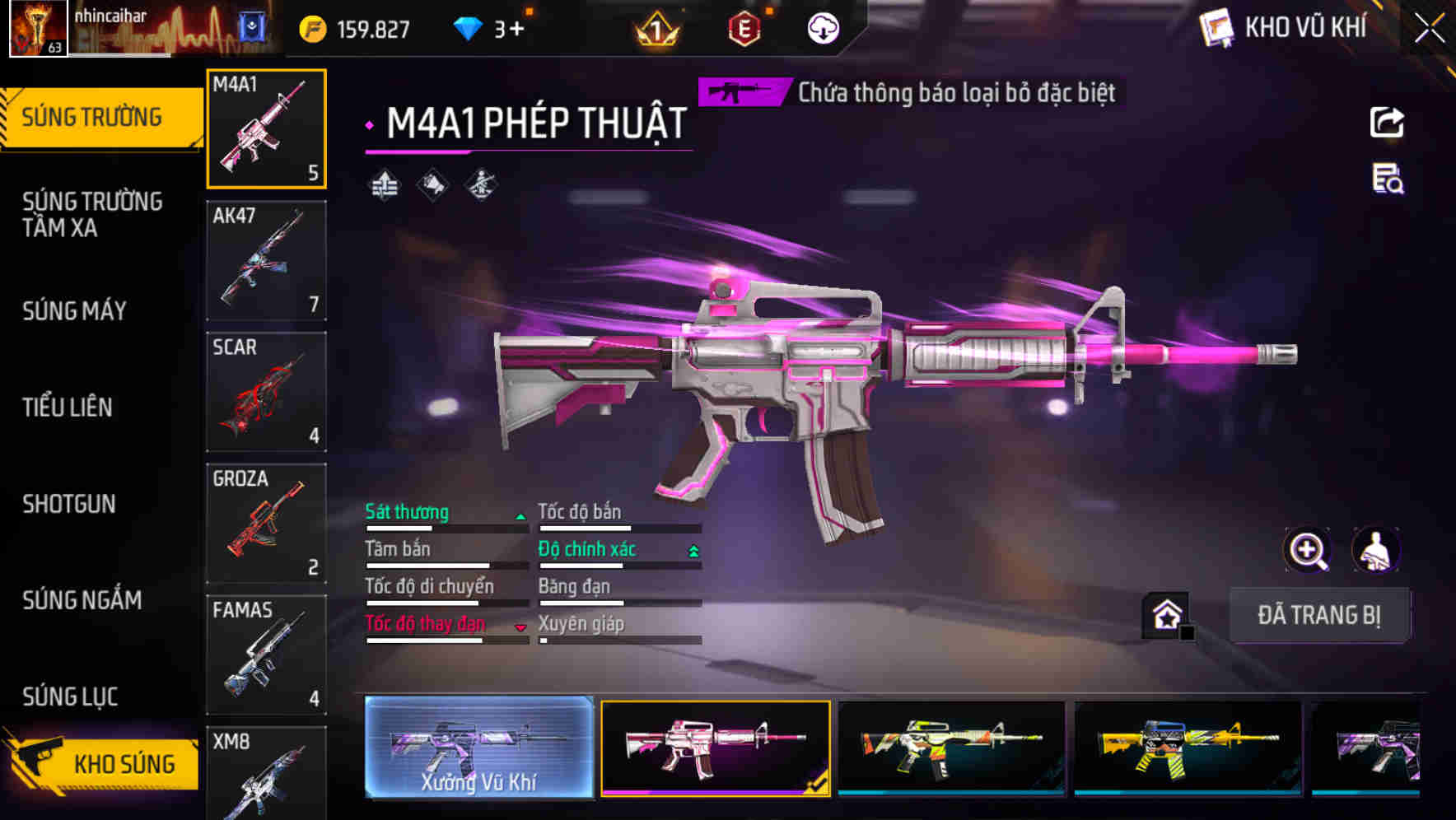Select the GROZA weapon tile

point(266,524)
